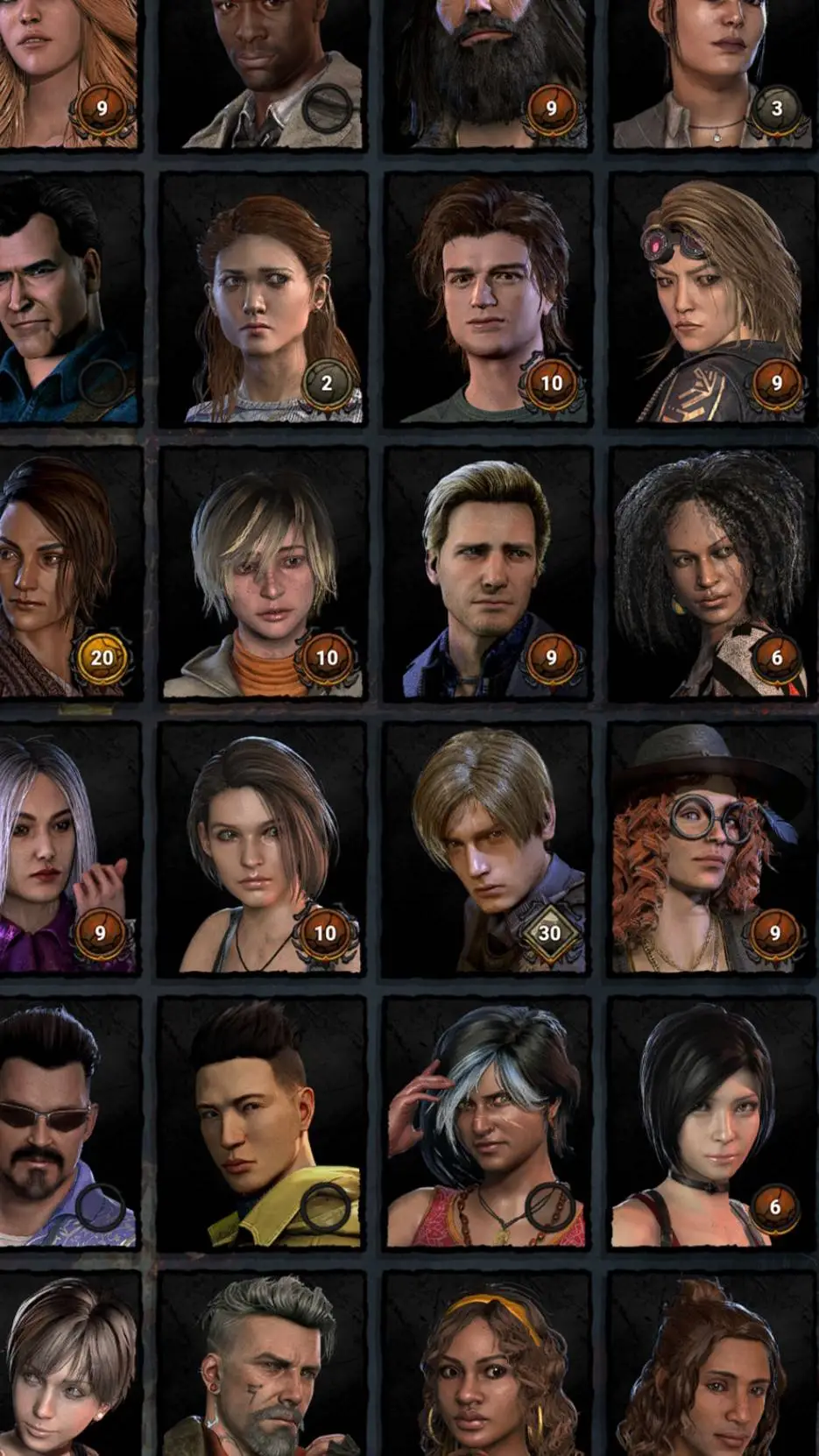Select the brown bob-haired woman in tank top
This screenshot has height=1456, width=819.
click(263, 849)
